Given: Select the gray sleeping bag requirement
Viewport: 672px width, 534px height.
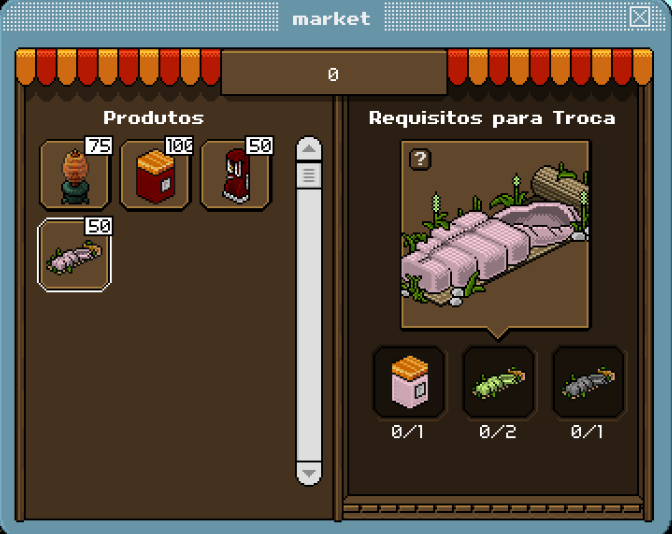Looking at the screenshot, I should 588,382.
